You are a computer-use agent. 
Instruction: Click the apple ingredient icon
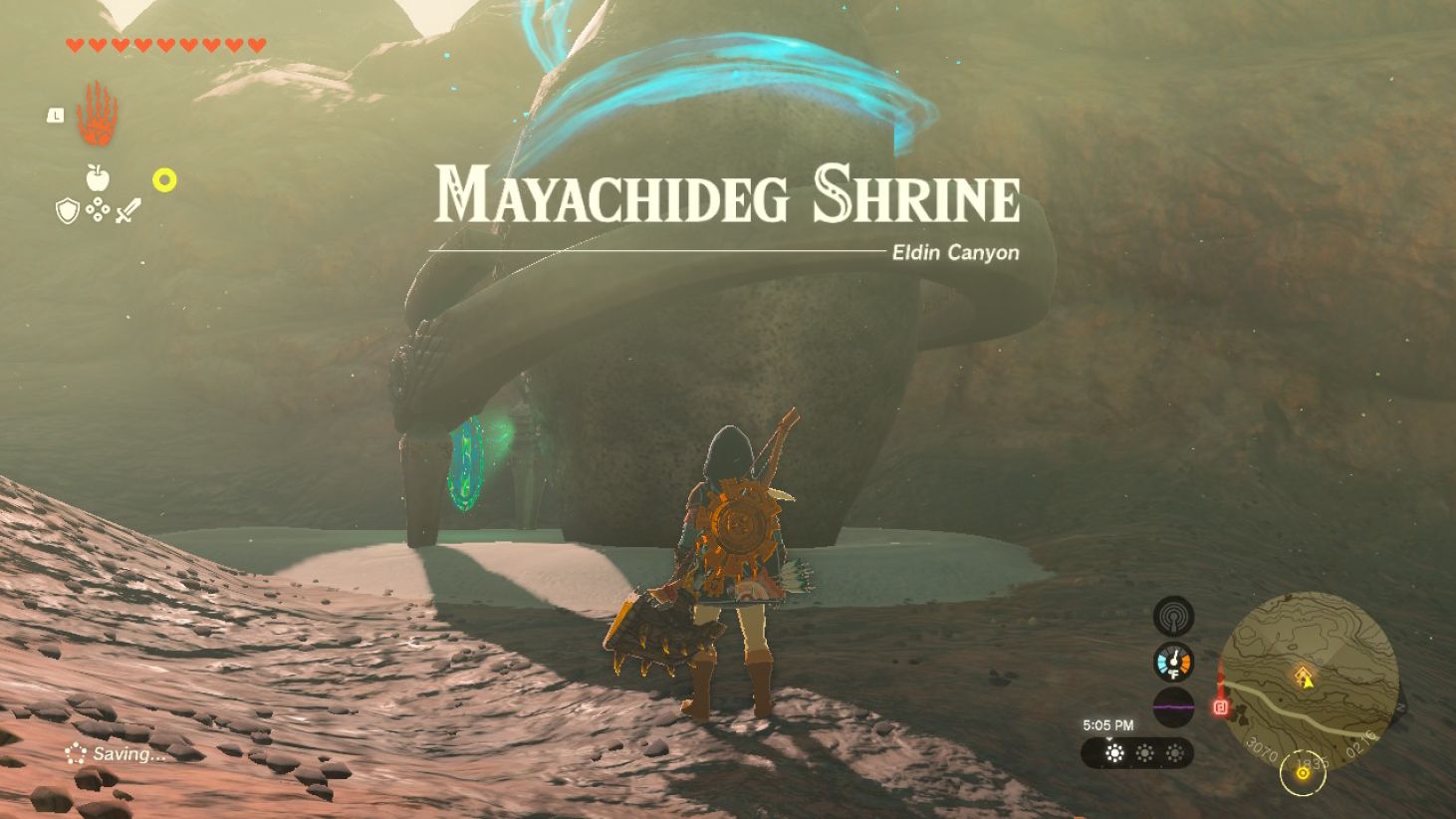pos(98,176)
